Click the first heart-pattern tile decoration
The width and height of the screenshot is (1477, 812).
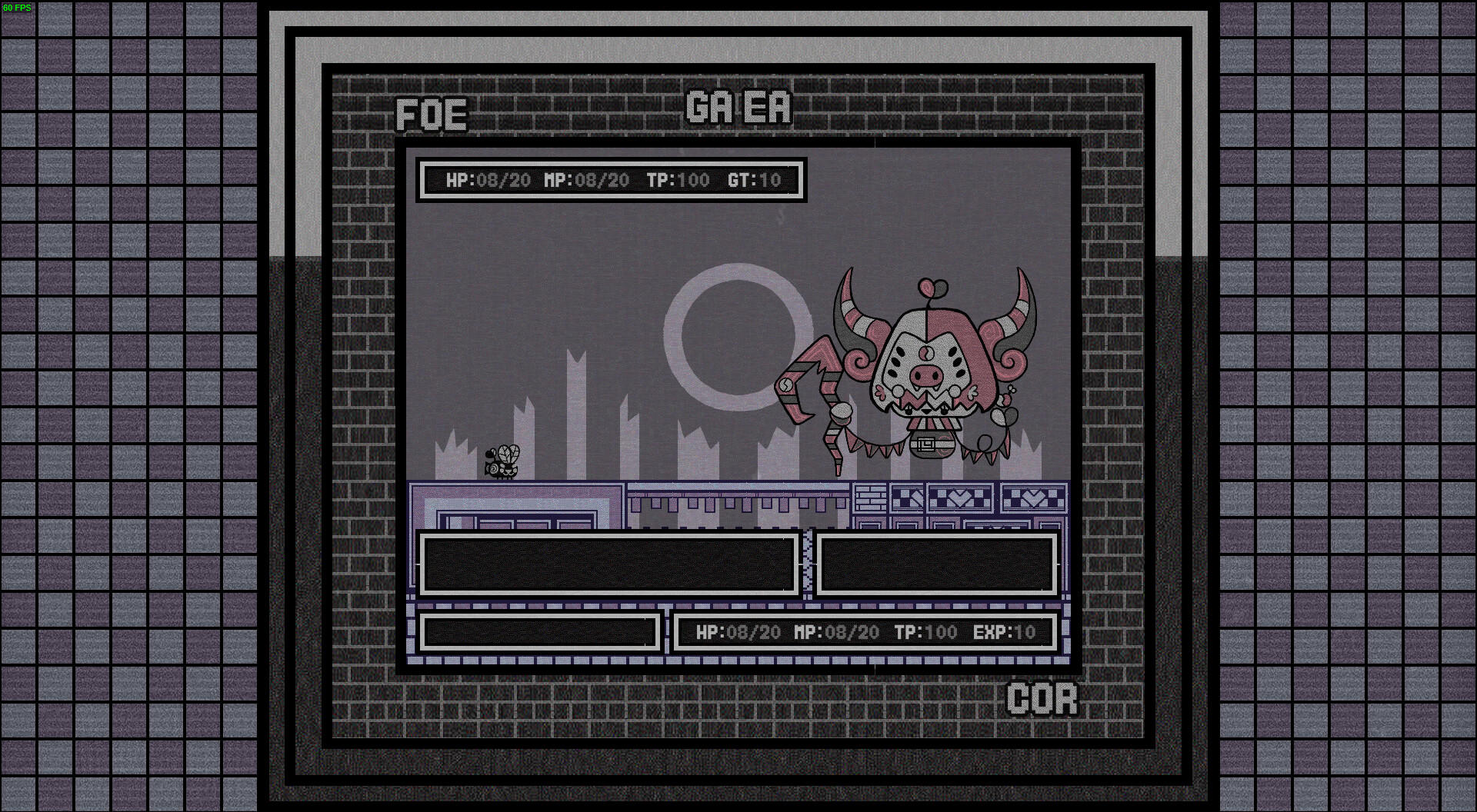(x=961, y=498)
